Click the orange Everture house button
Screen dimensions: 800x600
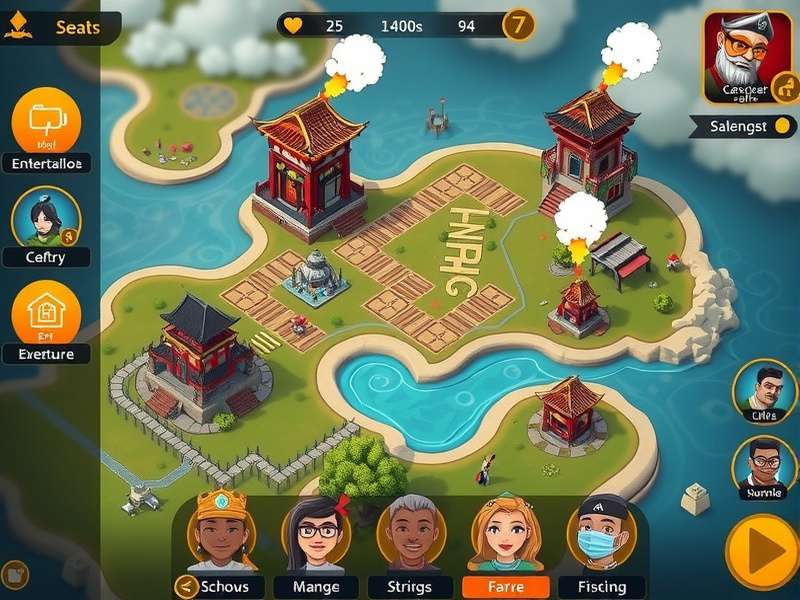[x=46, y=314]
